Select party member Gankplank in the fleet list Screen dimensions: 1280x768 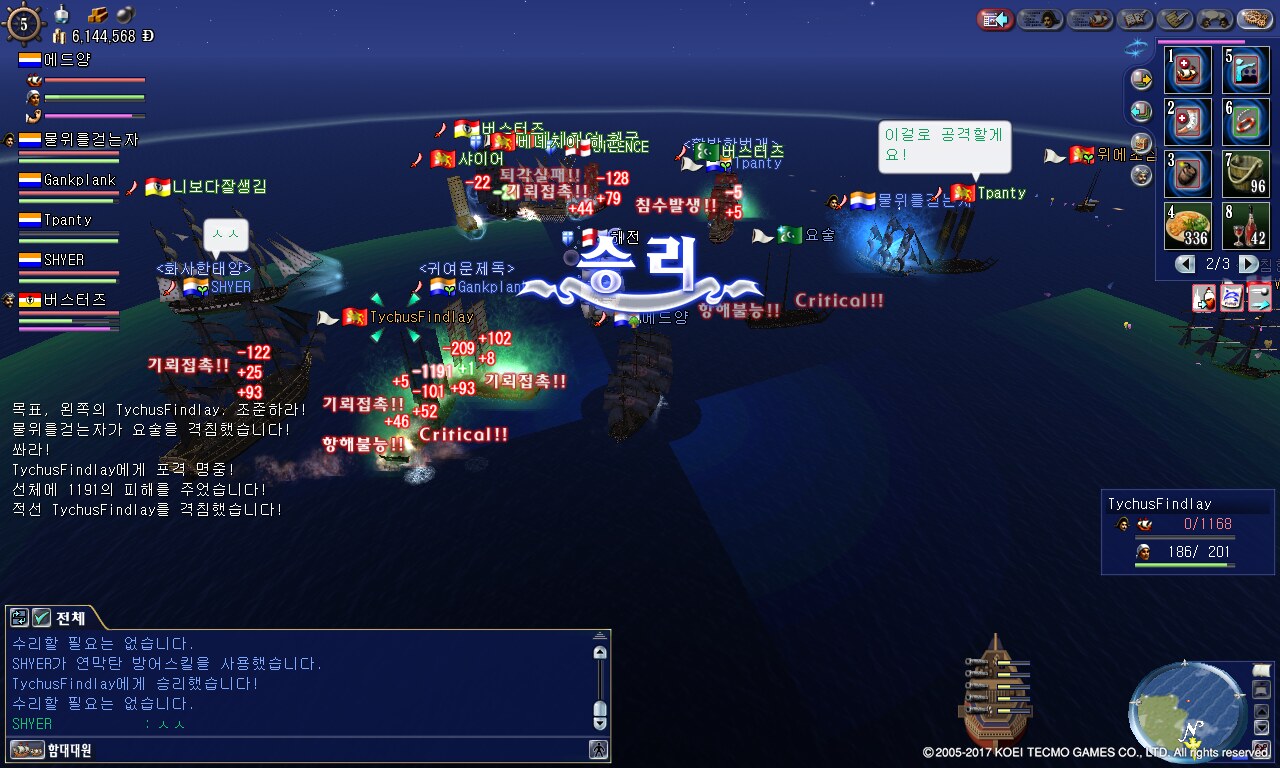80,181
